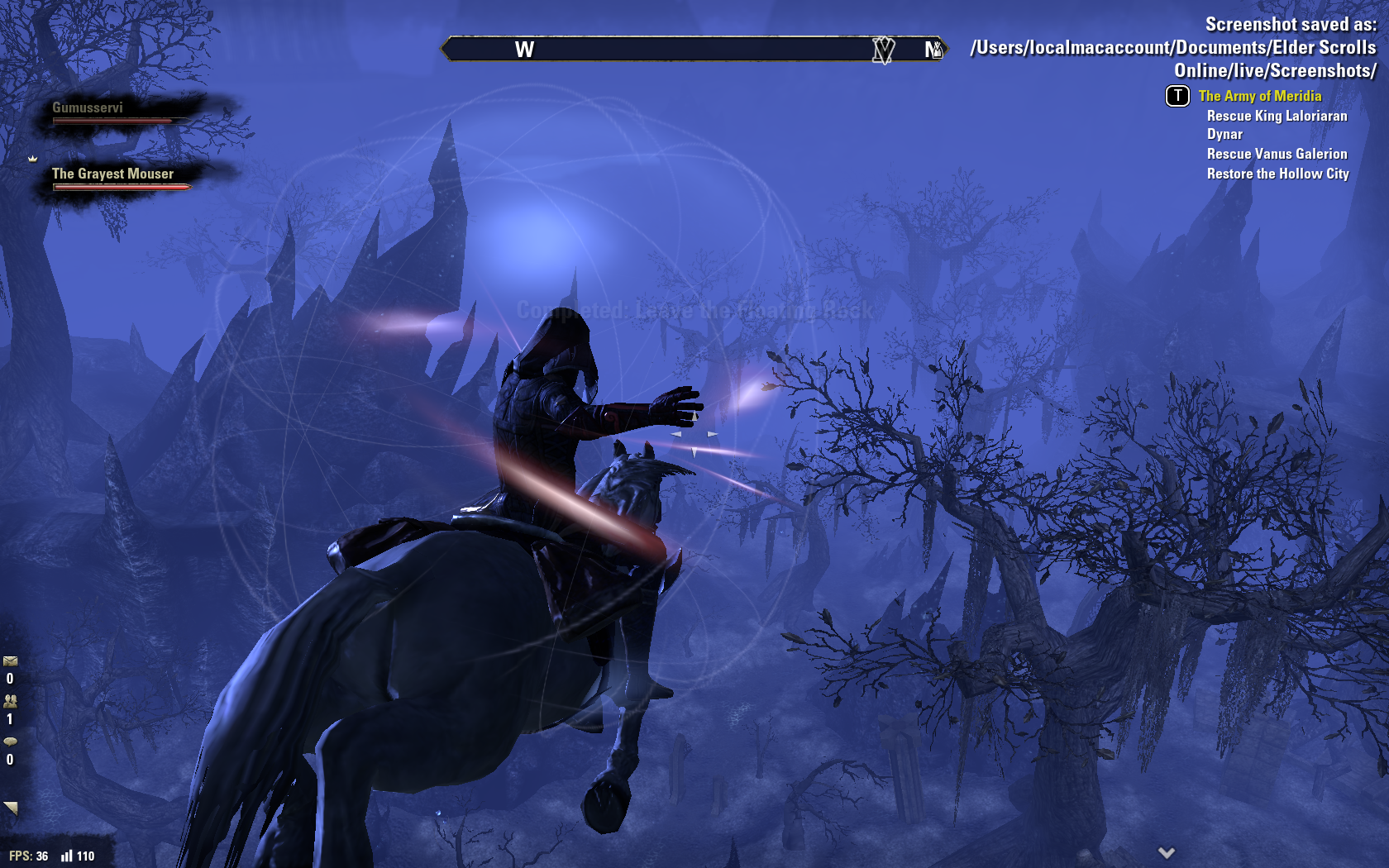Open the friends list icon
Screen dimensions: 1389x868
pos(10,701)
